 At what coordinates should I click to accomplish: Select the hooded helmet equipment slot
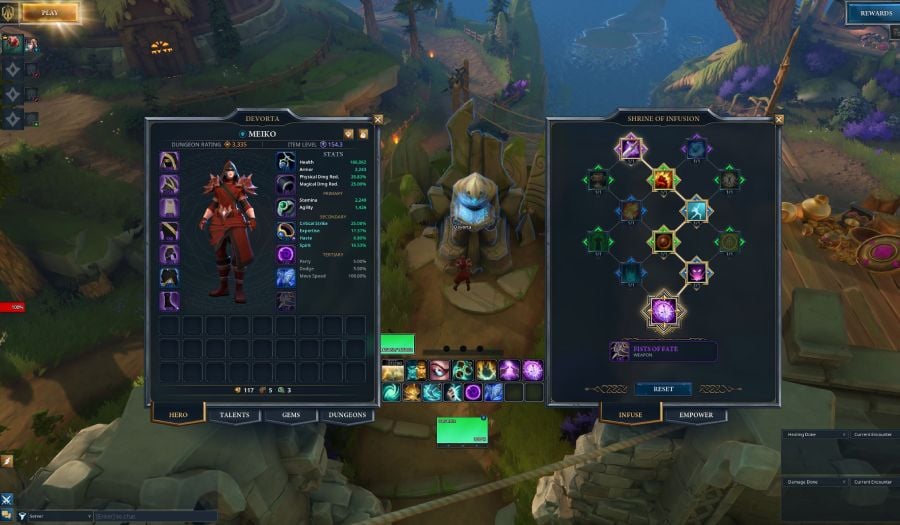tap(170, 161)
